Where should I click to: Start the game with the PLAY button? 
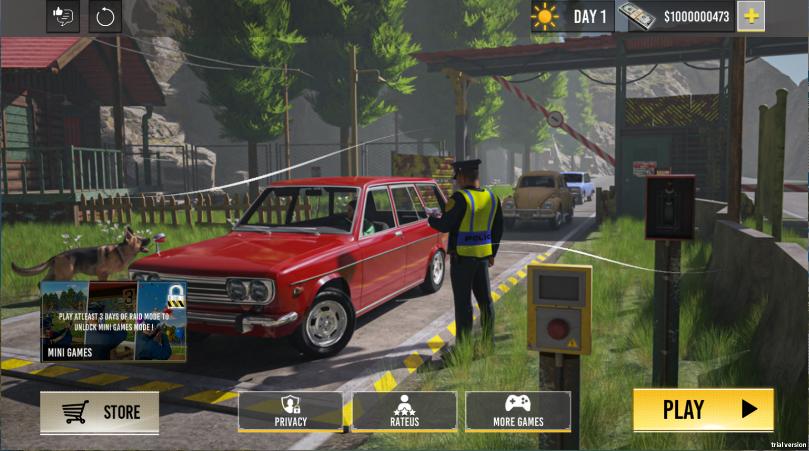click(703, 409)
